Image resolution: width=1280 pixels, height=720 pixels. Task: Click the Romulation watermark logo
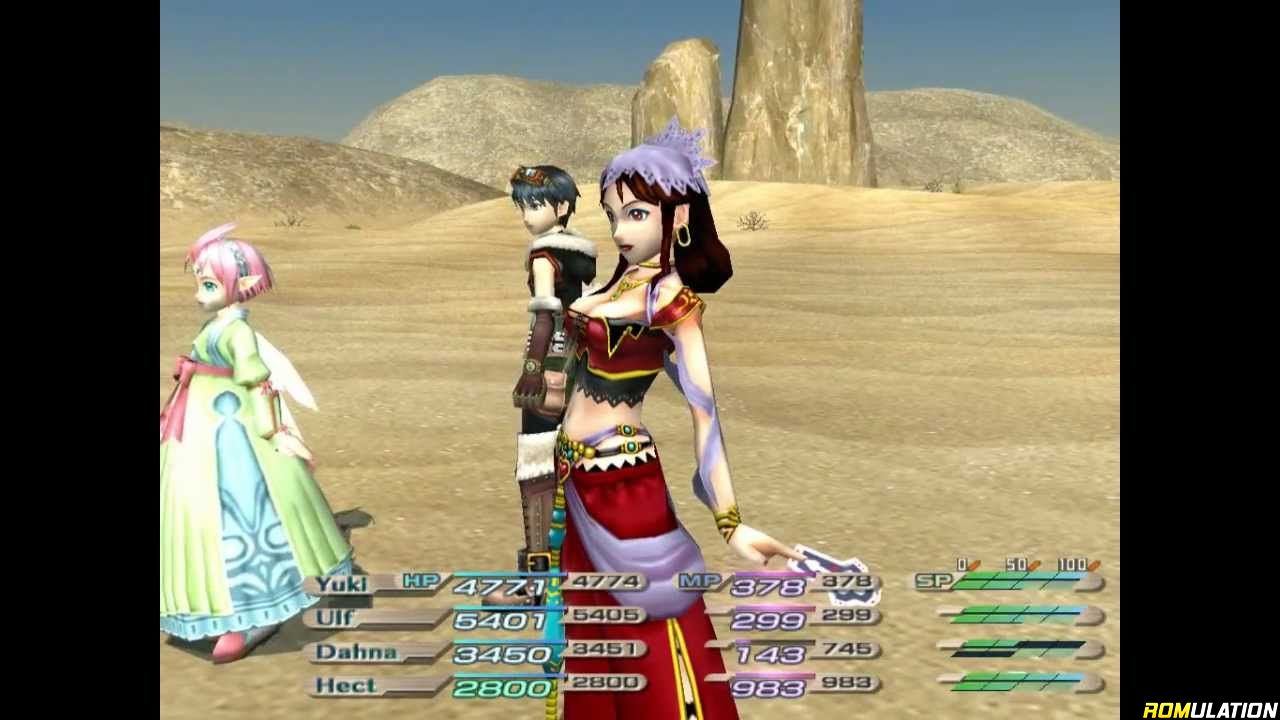[x=1209, y=709]
